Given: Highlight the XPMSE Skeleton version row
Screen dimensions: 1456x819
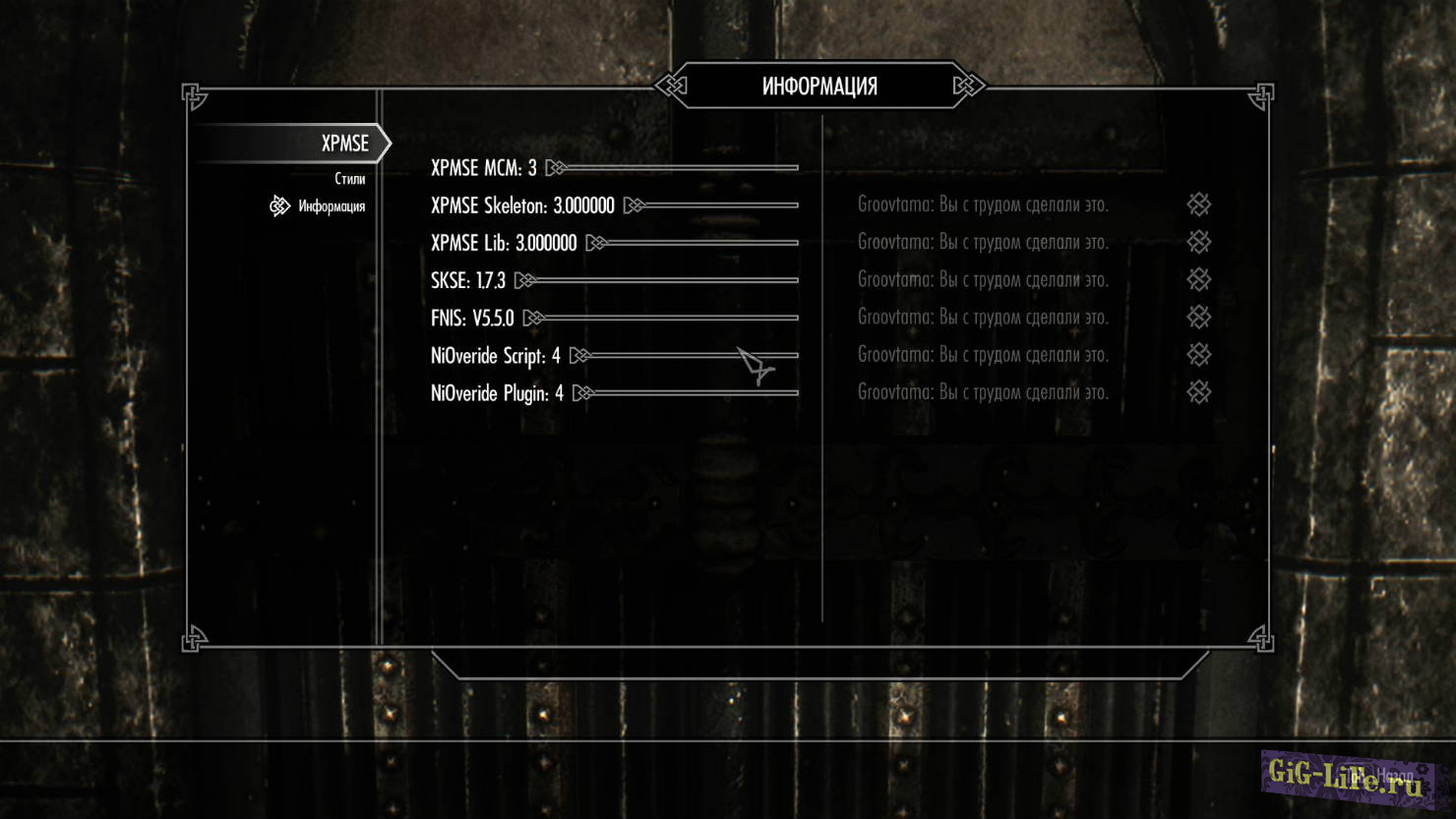Looking at the screenshot, I should pyautogui.click(x=522, y=205).
